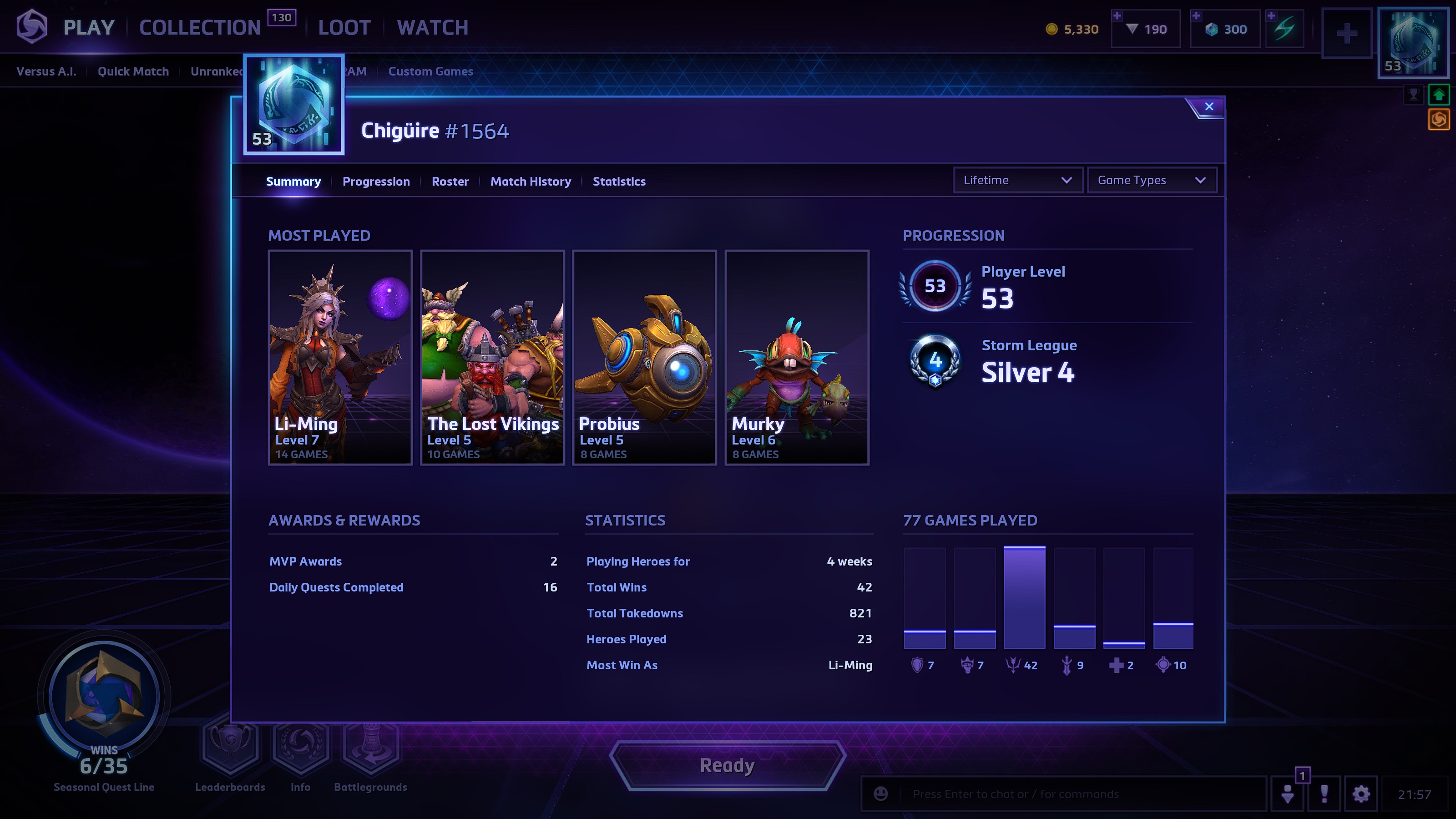The width and height of the screenshot is (1456, 819).
Task: View the Match History tab
Action: [x=530, y=182]
